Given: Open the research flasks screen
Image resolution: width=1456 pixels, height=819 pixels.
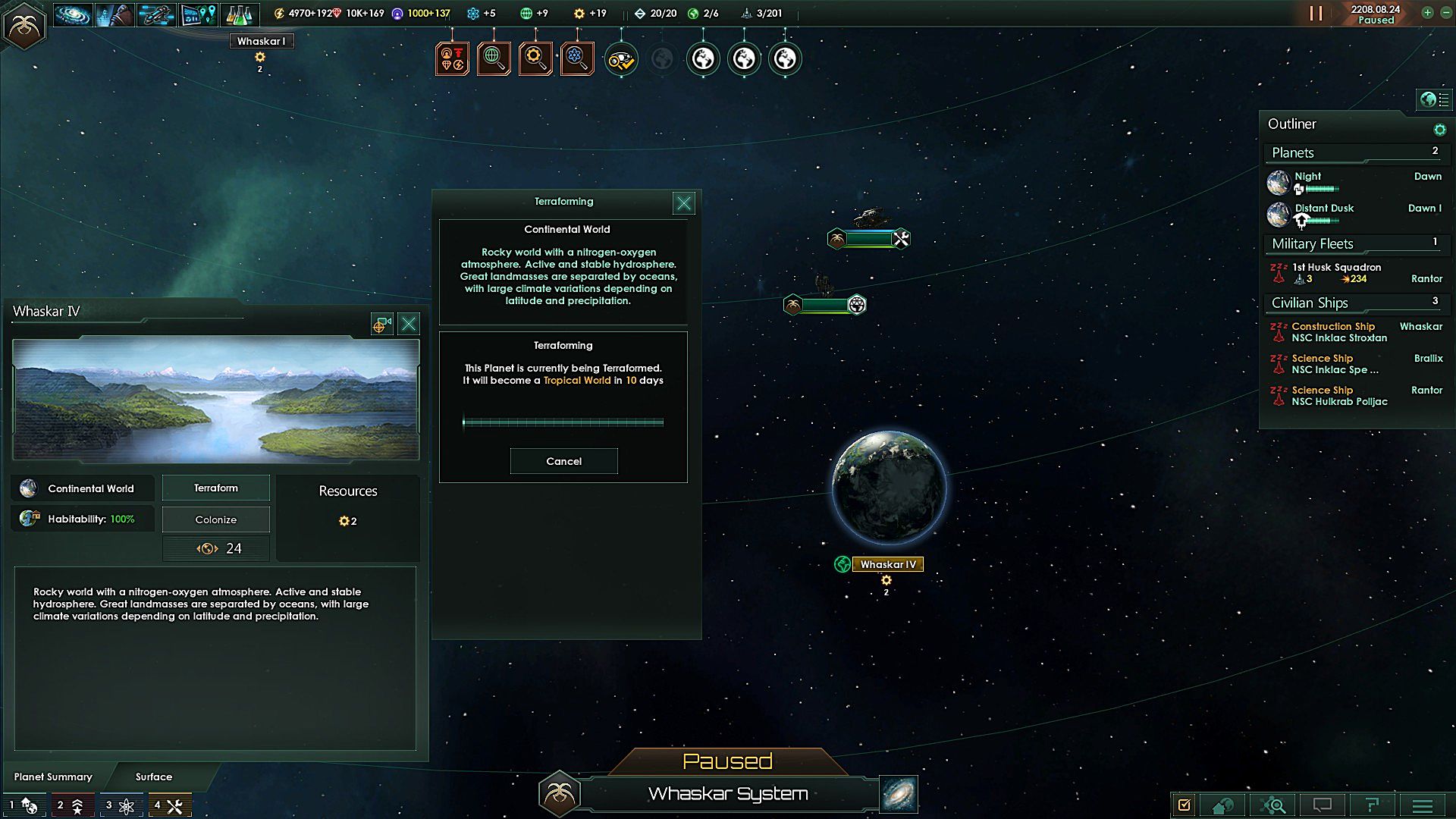Looking at the screenshot, I should tap(239, 14).
